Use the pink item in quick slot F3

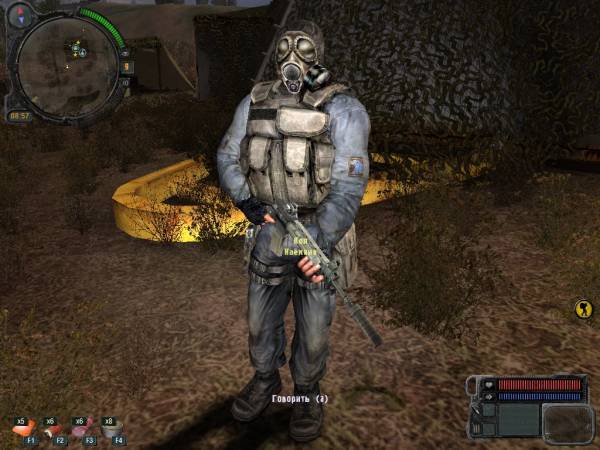click(81, 430)
